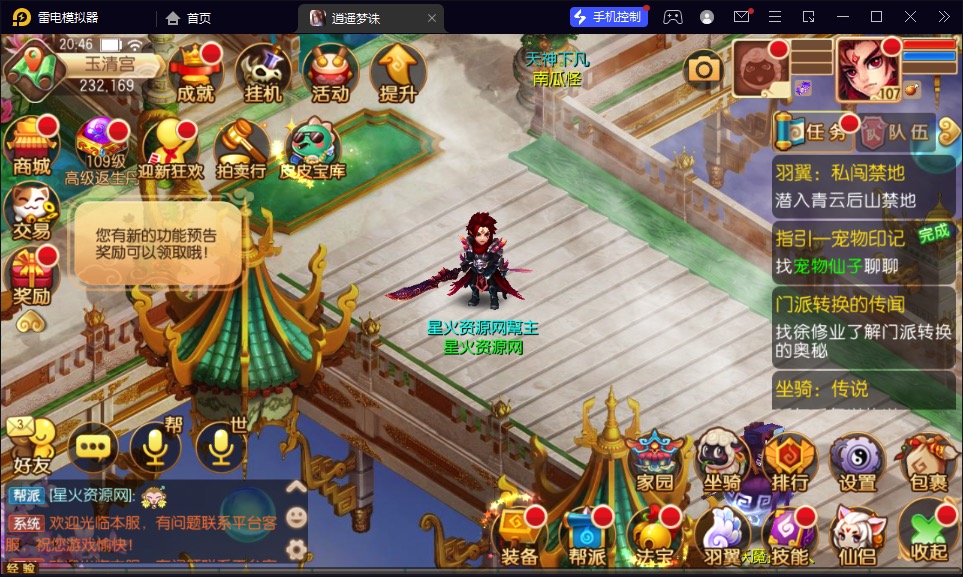Open the 包裹 inventory bag

923,463
